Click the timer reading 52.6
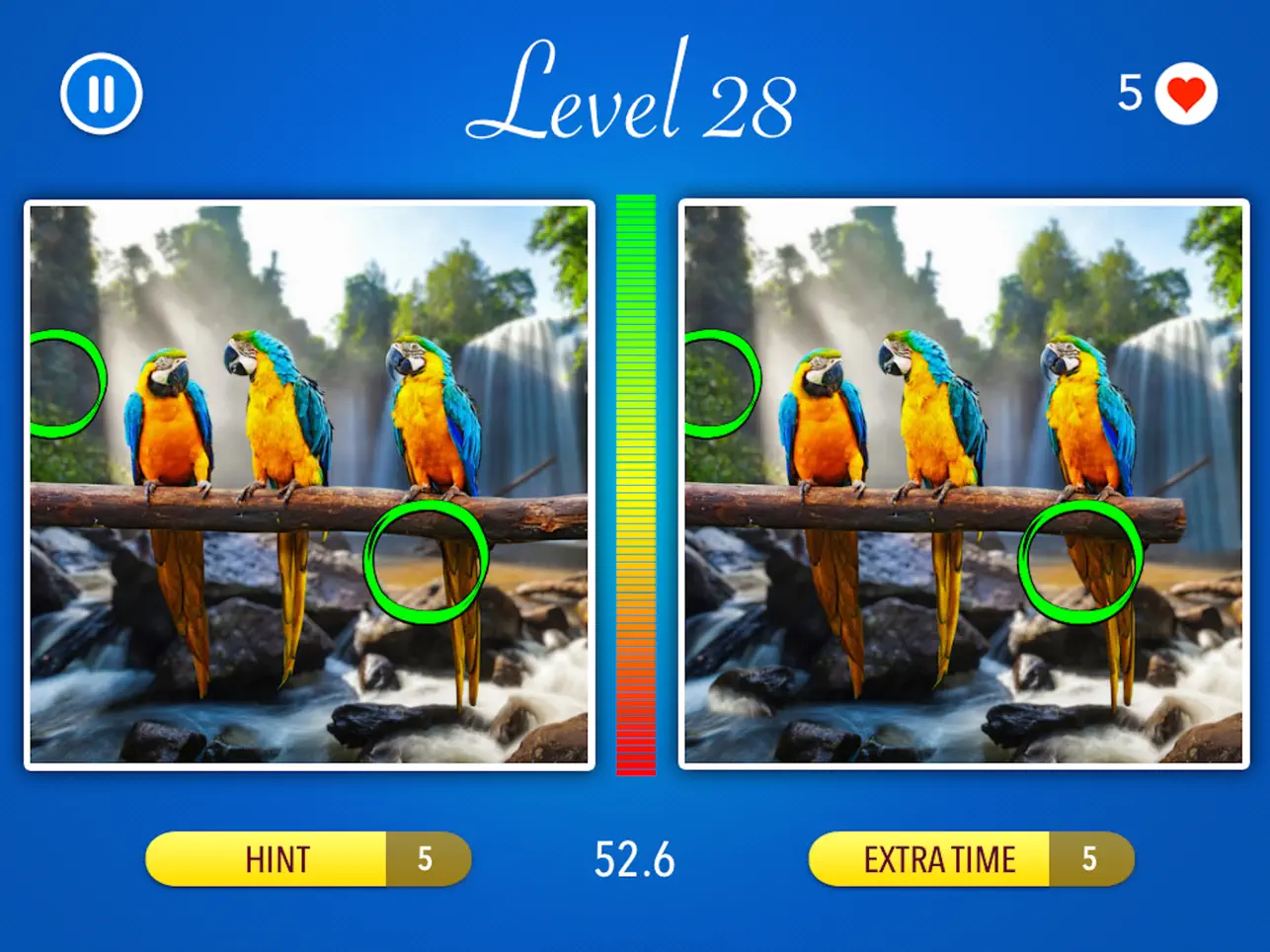The width and height of the screenshot is (1270, 952). (635, 859)
